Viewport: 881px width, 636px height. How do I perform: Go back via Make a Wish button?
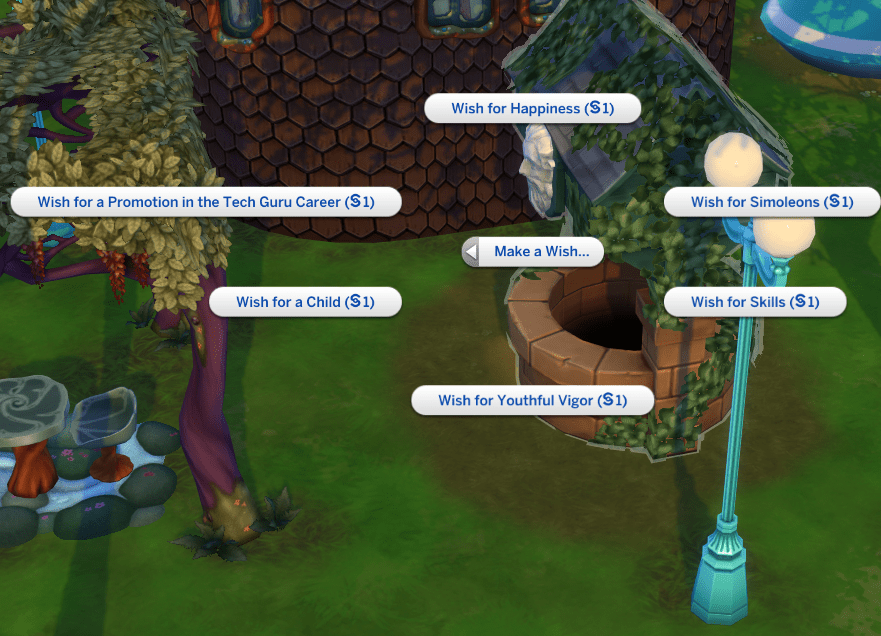tap(534, 252)
